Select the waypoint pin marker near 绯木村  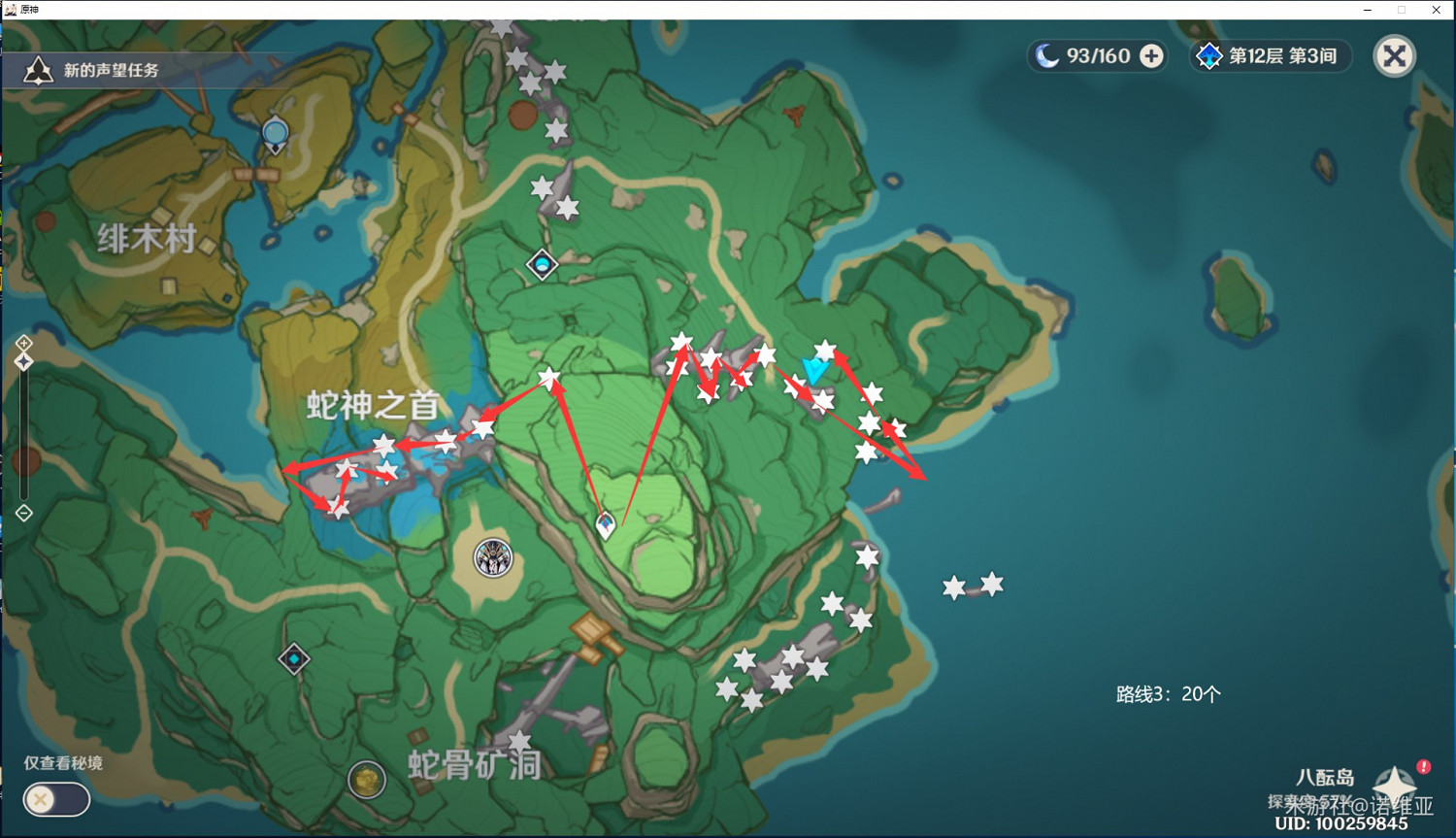[275, 132]
